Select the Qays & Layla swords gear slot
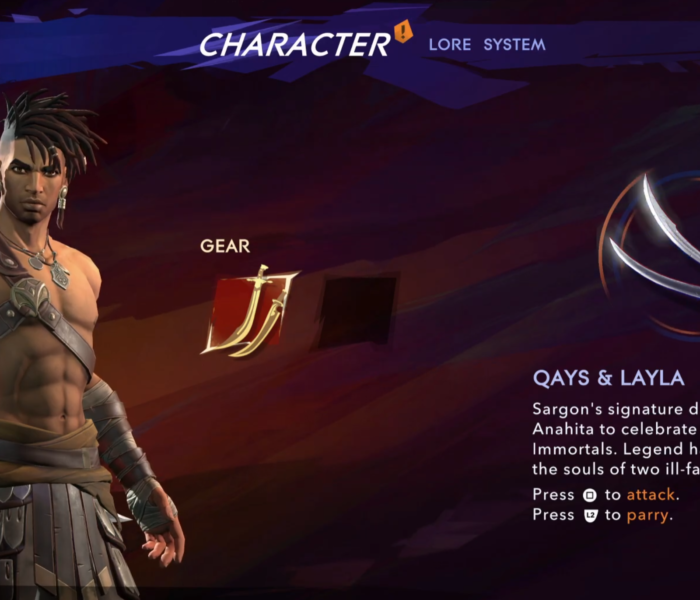Viewport: 700px width, 600px height. click(250, 308)
